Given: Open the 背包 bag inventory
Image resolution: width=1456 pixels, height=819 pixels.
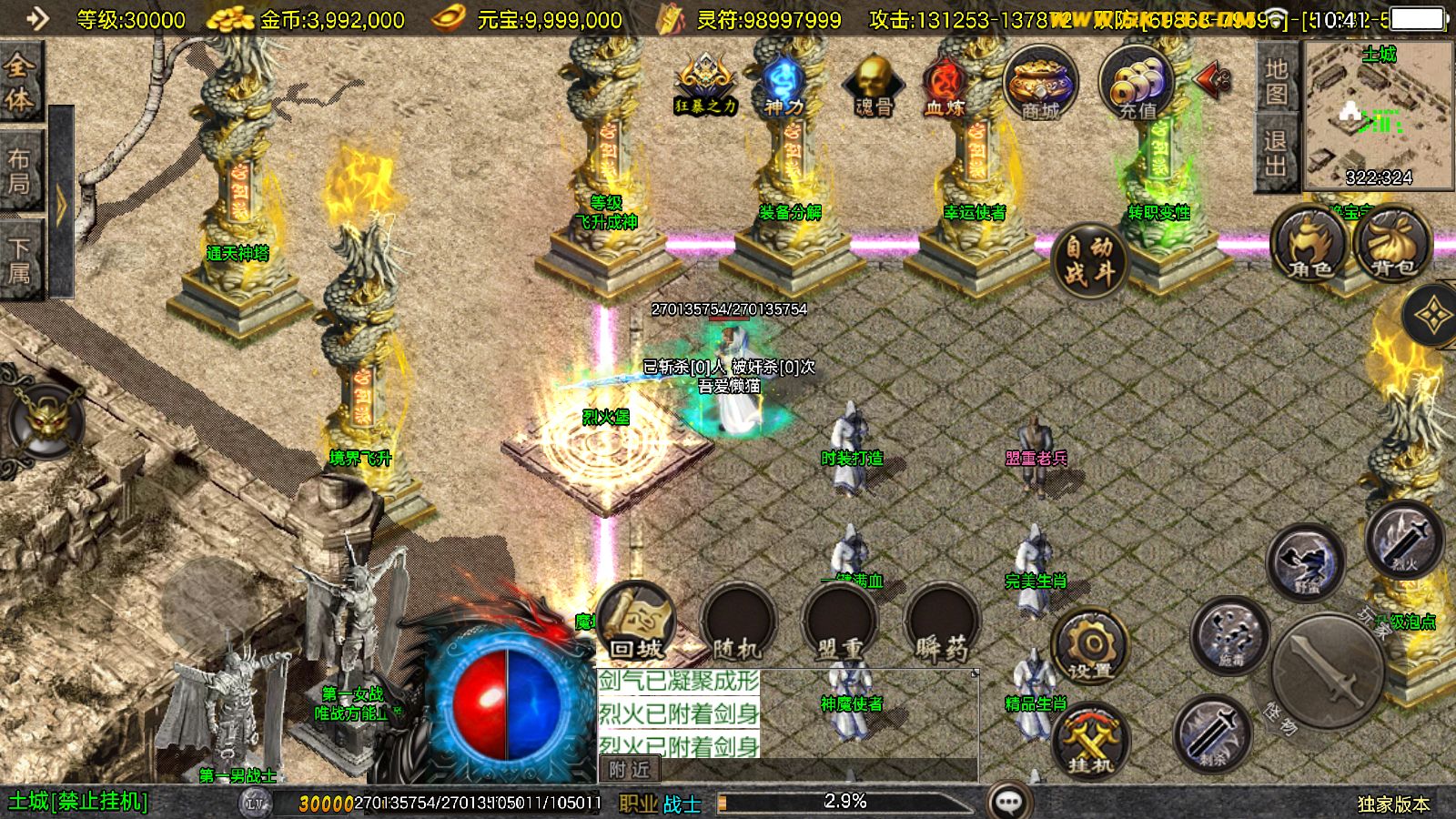Looking at the screenshot, I should click(1392, 245).
